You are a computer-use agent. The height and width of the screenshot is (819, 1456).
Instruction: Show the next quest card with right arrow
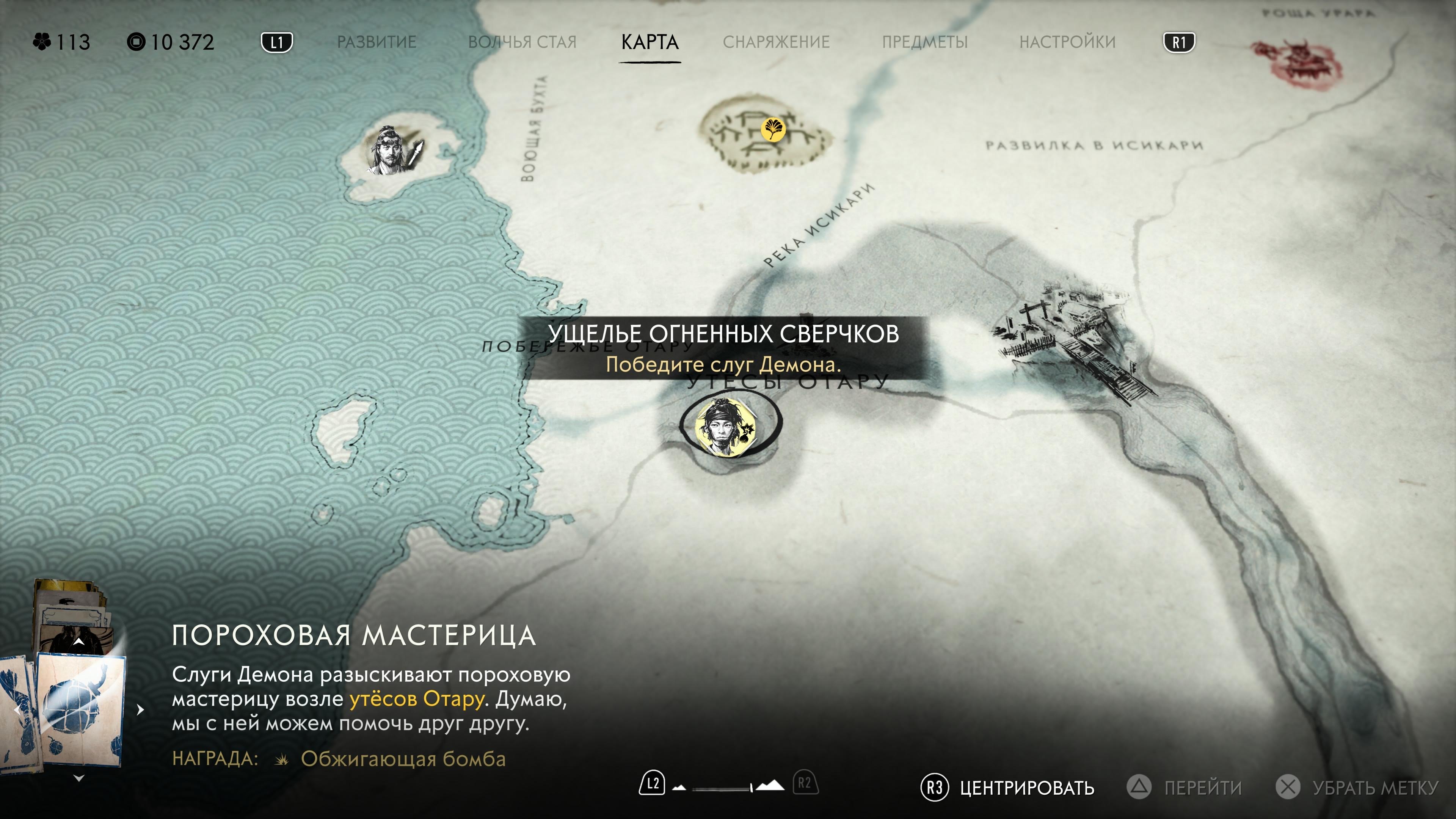point(140,709)
